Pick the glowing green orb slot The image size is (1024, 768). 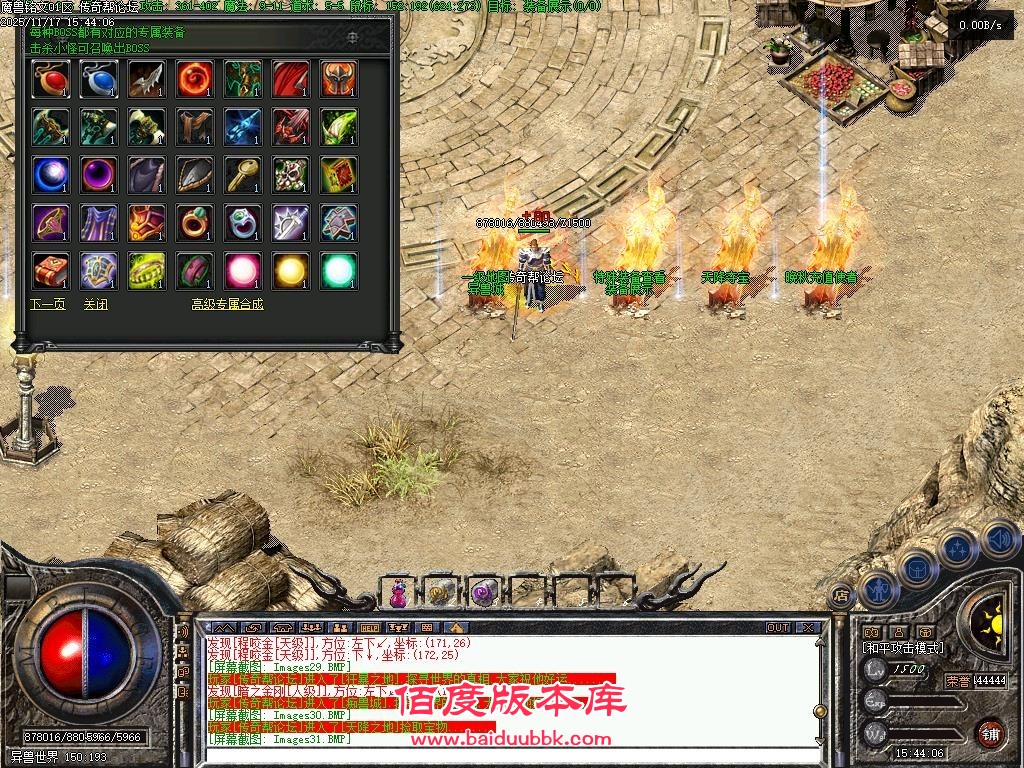point(339,271)
